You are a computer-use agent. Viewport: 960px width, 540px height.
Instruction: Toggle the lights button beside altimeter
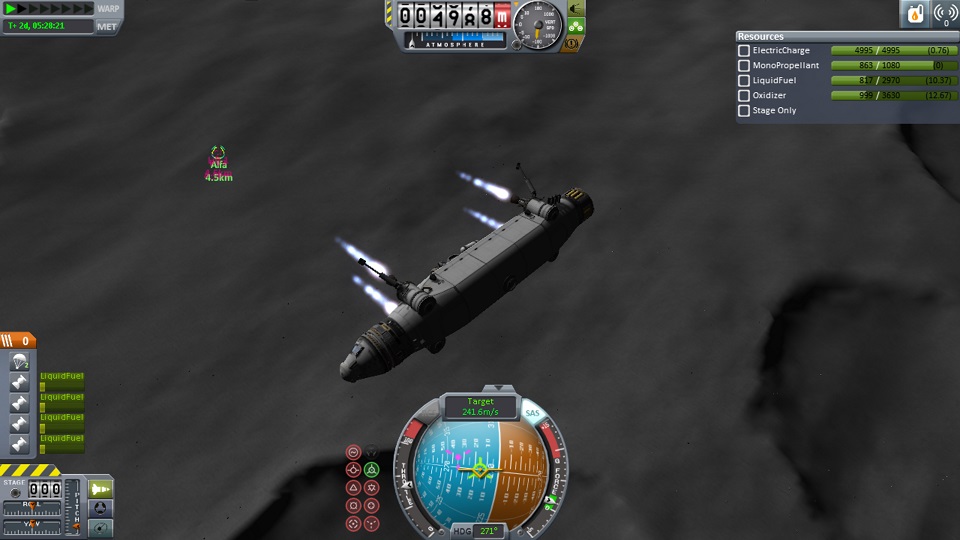point(576,9)
